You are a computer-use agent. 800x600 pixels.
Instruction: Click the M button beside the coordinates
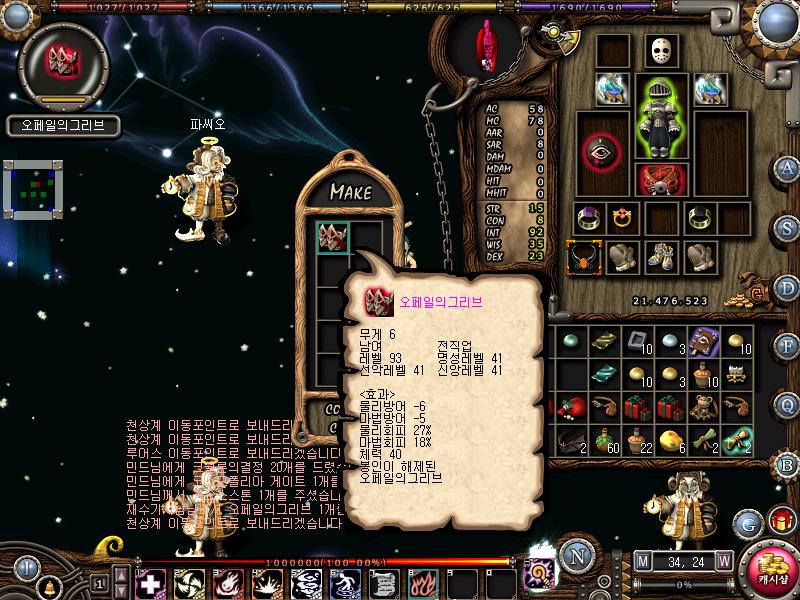[x=642, y=560]
